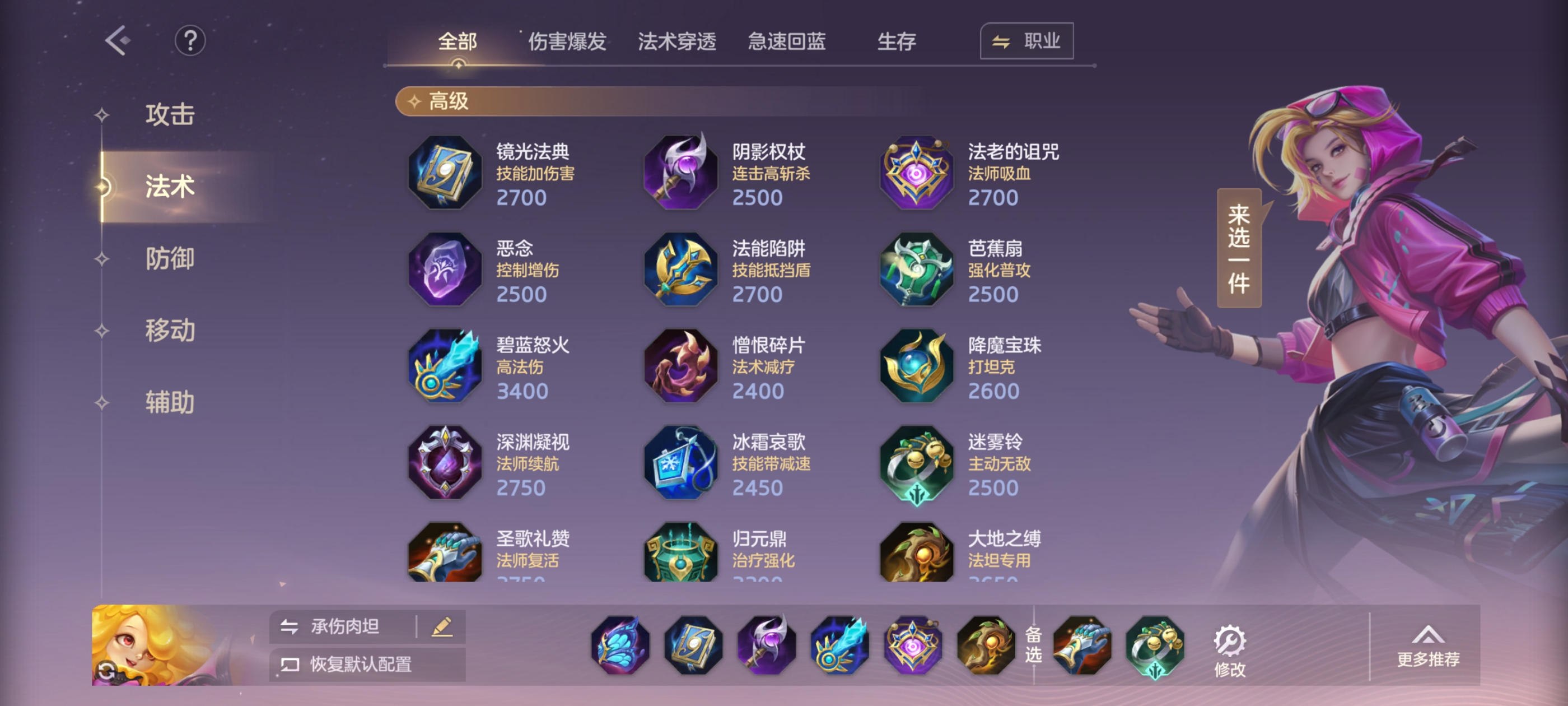Open the 急速回蓝 tab
The height and width of the screenshot is (706, 1568).
click(x=786, y=41)
